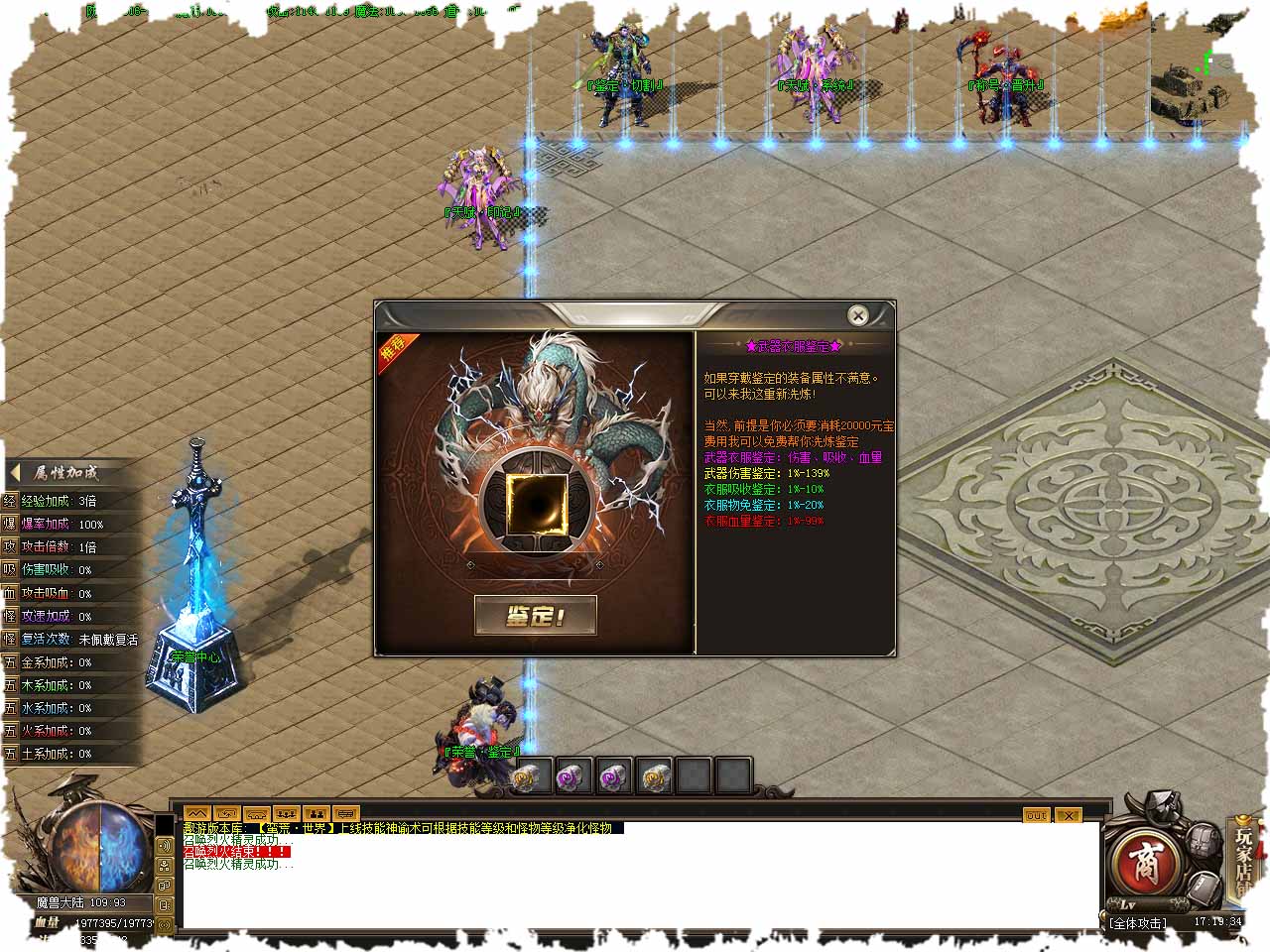Select the first chat tab with mountain icon
Viewport: 1270px width, 952px height.
[197, 814]
